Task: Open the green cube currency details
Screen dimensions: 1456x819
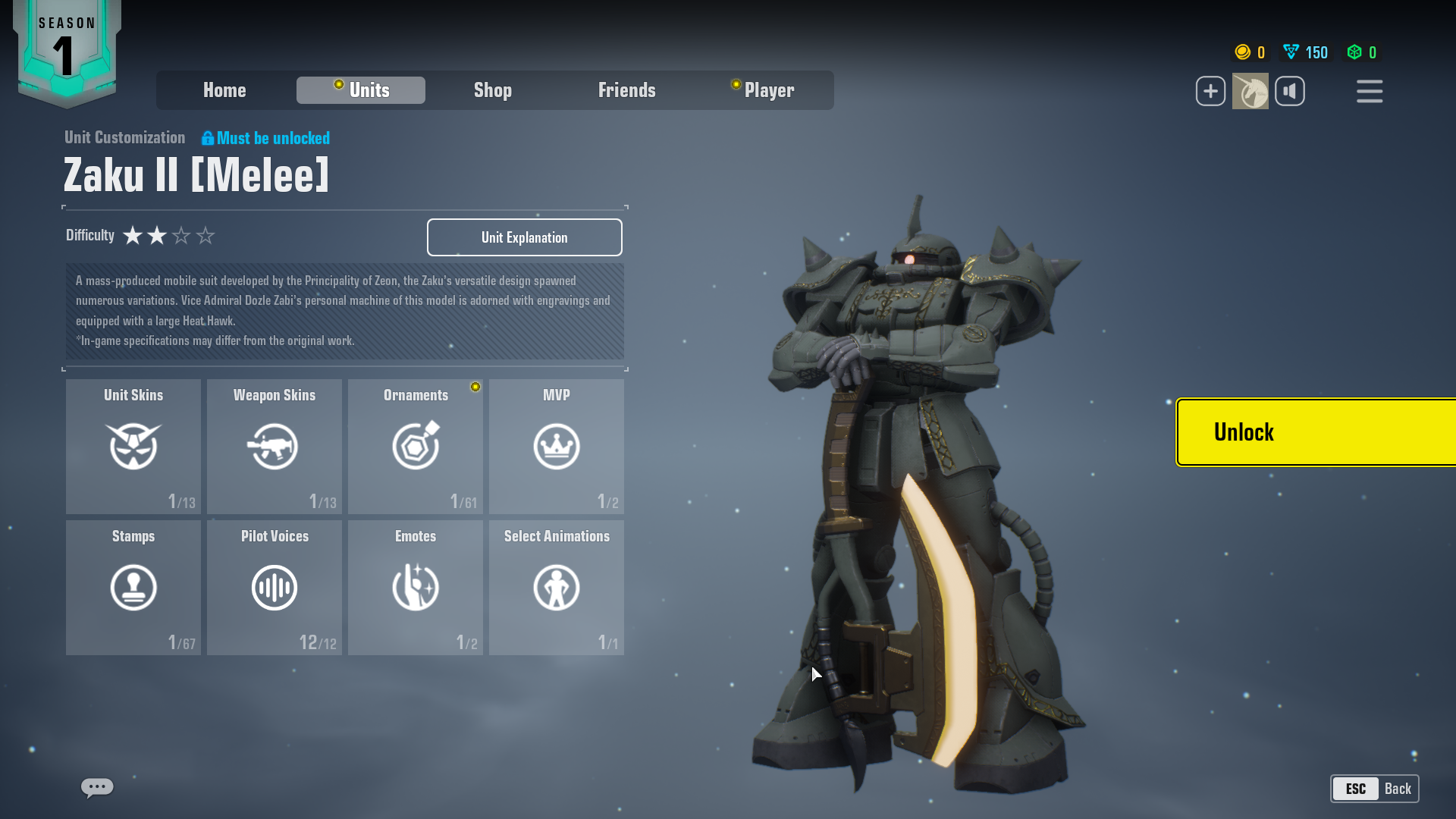Action: tap(1361, 52)
